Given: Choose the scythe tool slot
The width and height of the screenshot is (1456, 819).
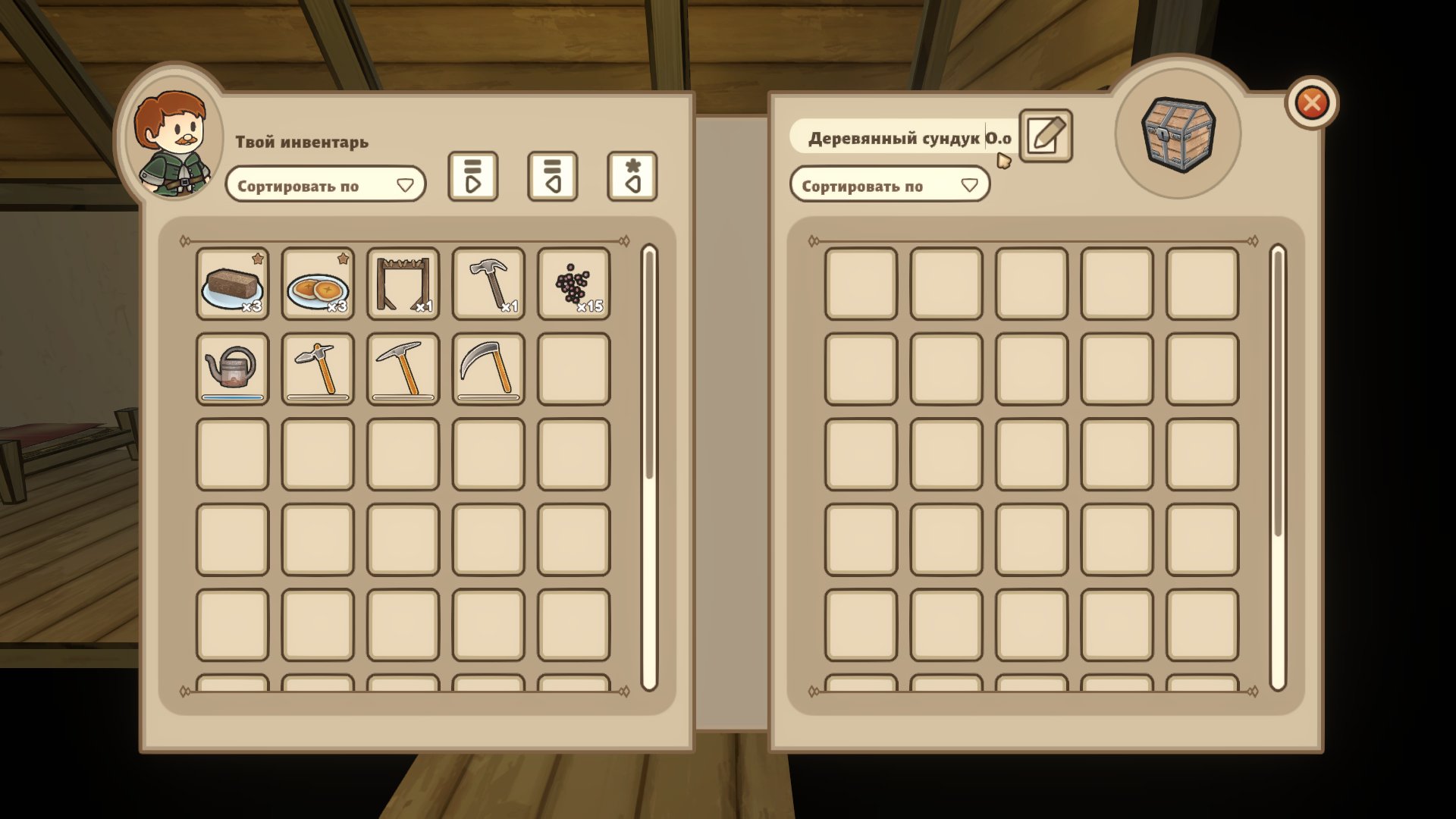Looking at the screenshot, I should pos(488,369).
